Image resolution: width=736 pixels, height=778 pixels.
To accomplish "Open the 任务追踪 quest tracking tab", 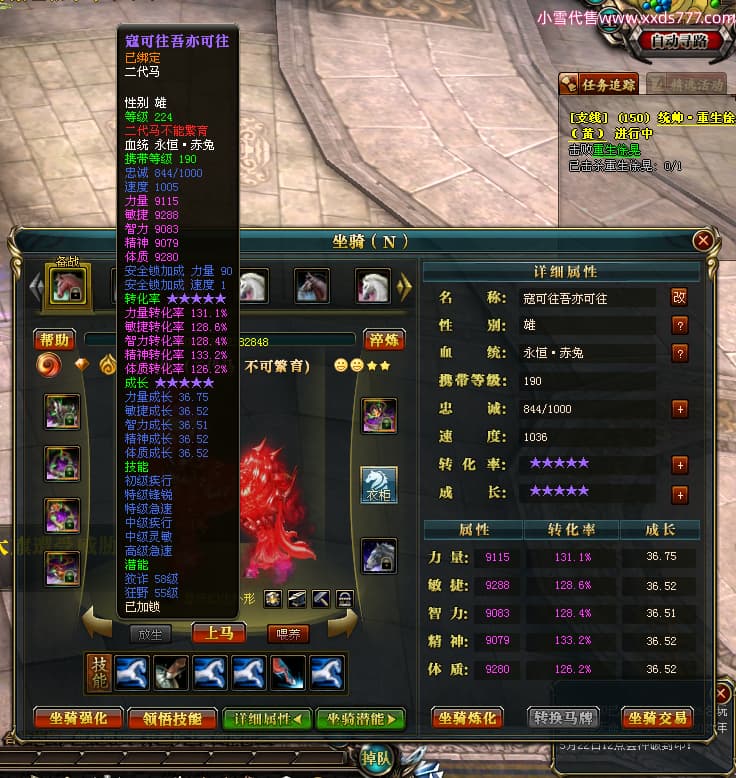I will pyautogui.click(x=599, y=84).
